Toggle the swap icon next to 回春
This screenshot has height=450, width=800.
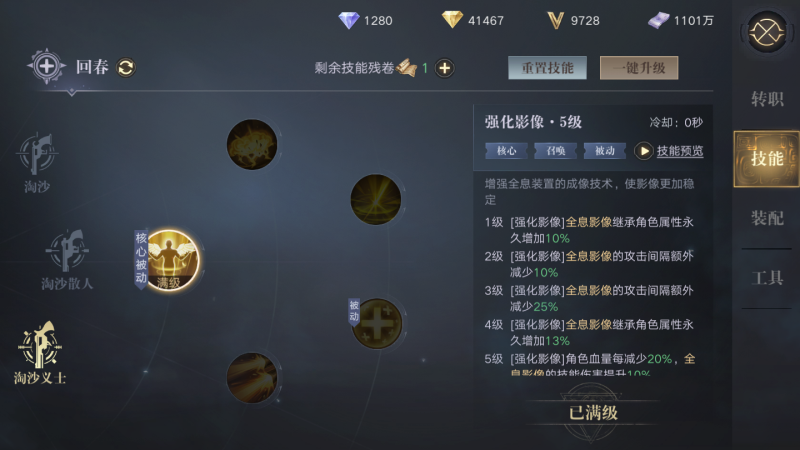click(x=126, y=68)
